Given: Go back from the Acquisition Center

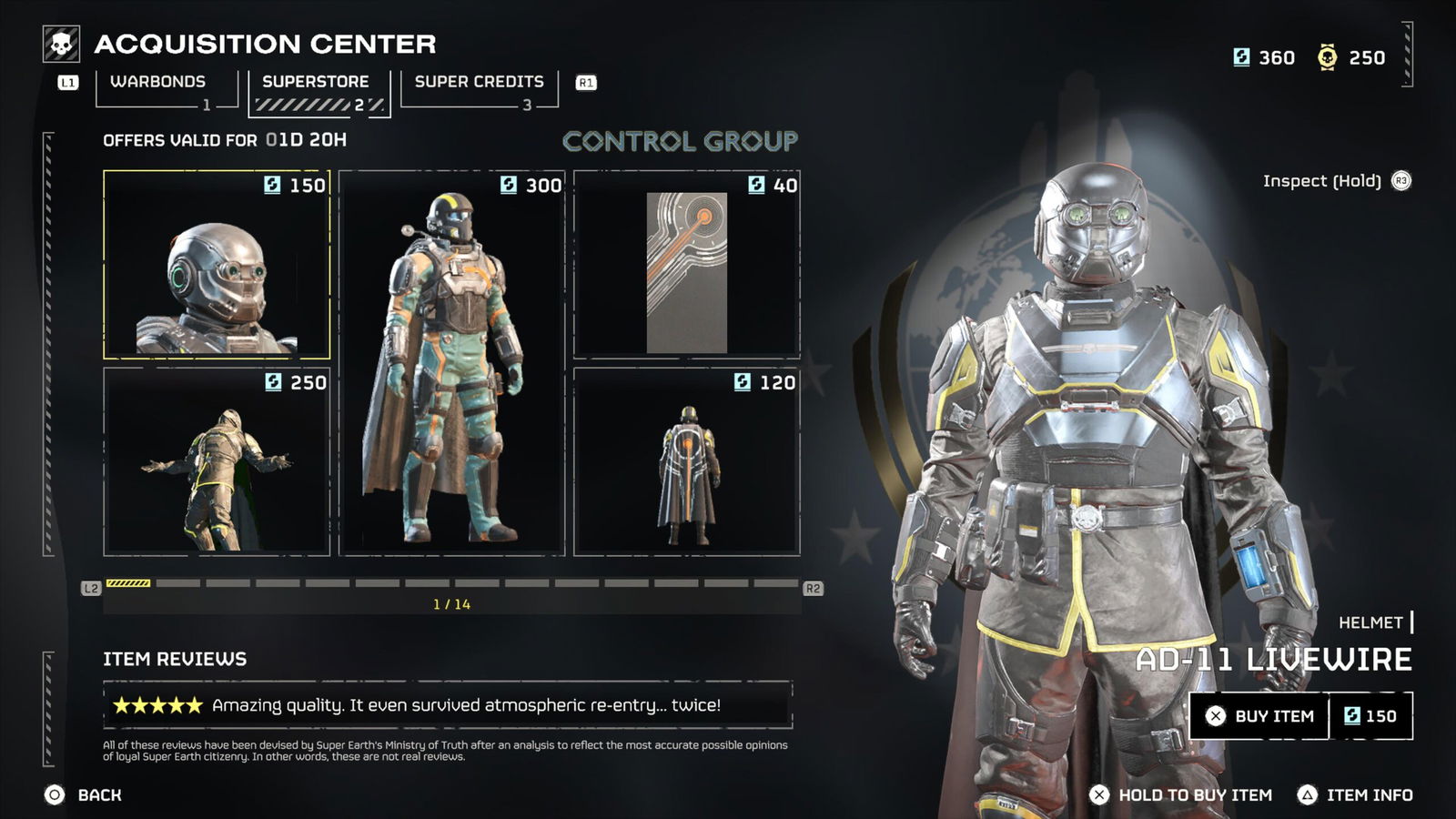Looking at the screenshot, I should tap(83, 795).
